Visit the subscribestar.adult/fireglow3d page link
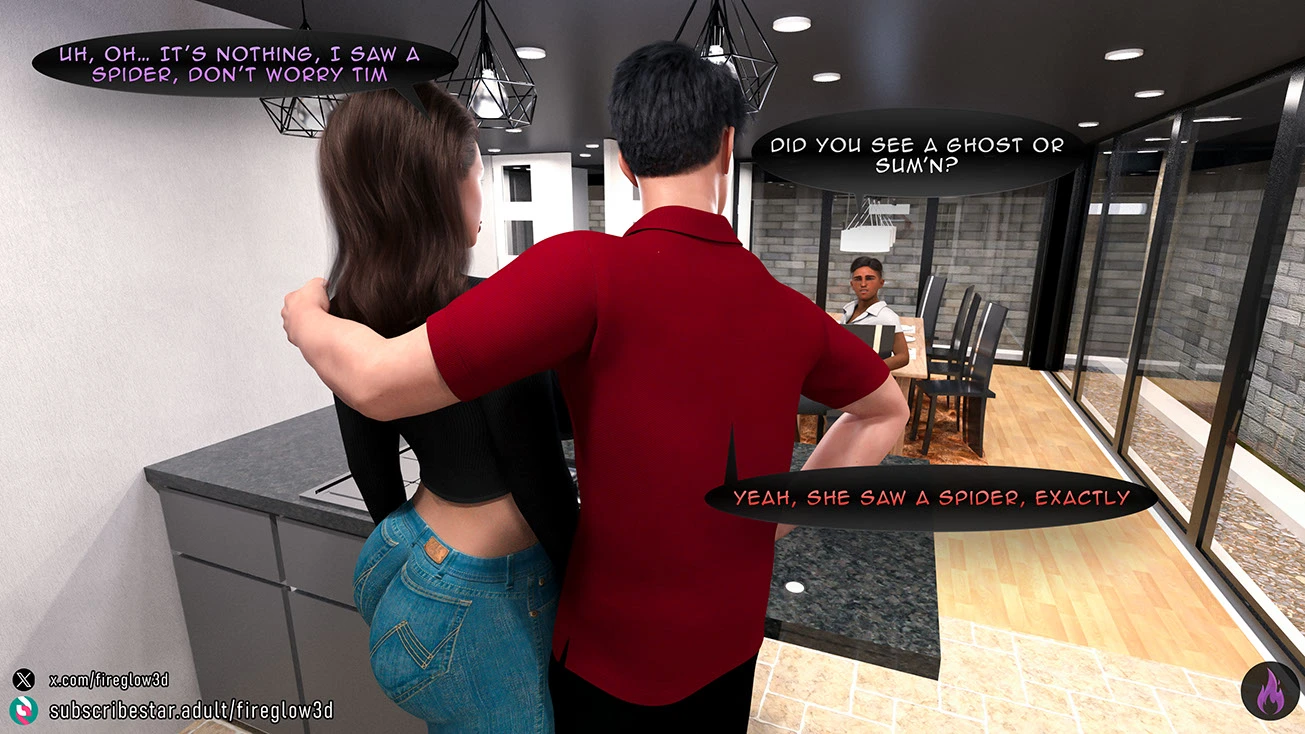The image size is (1305, 734). [190, 711]
